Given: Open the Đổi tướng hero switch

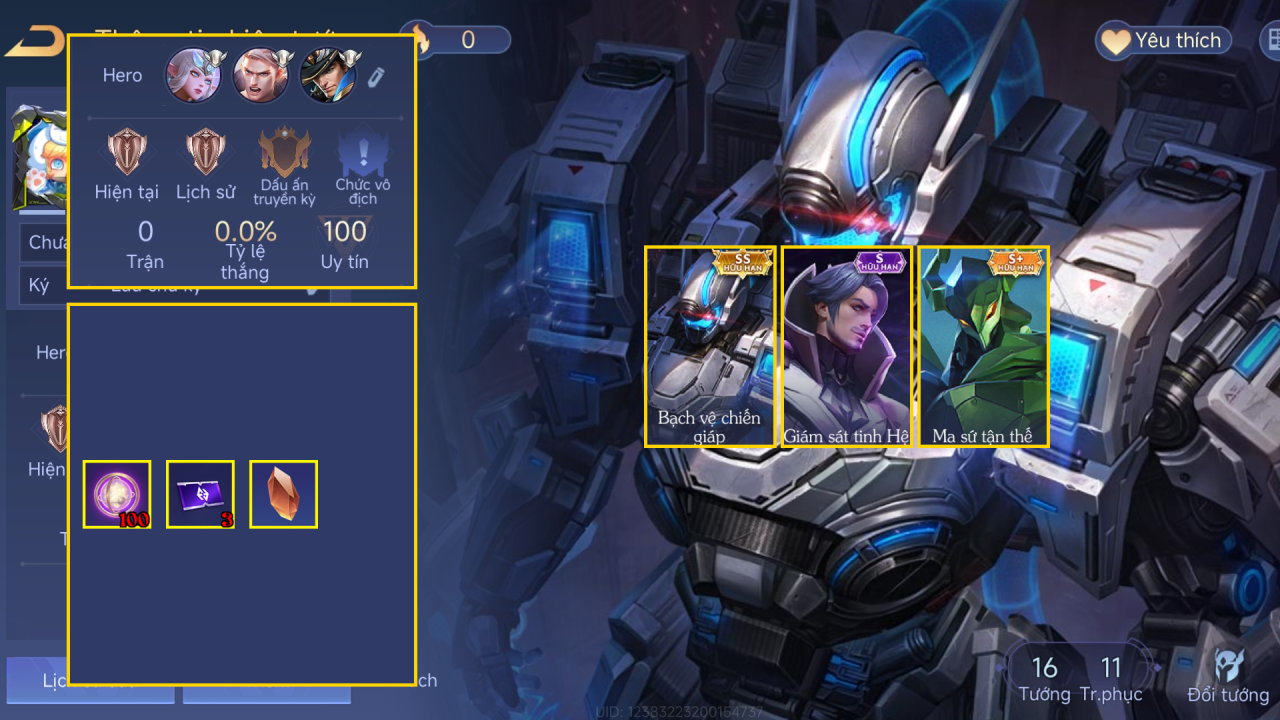Looking at the screenshot, I should point(1229,676).
